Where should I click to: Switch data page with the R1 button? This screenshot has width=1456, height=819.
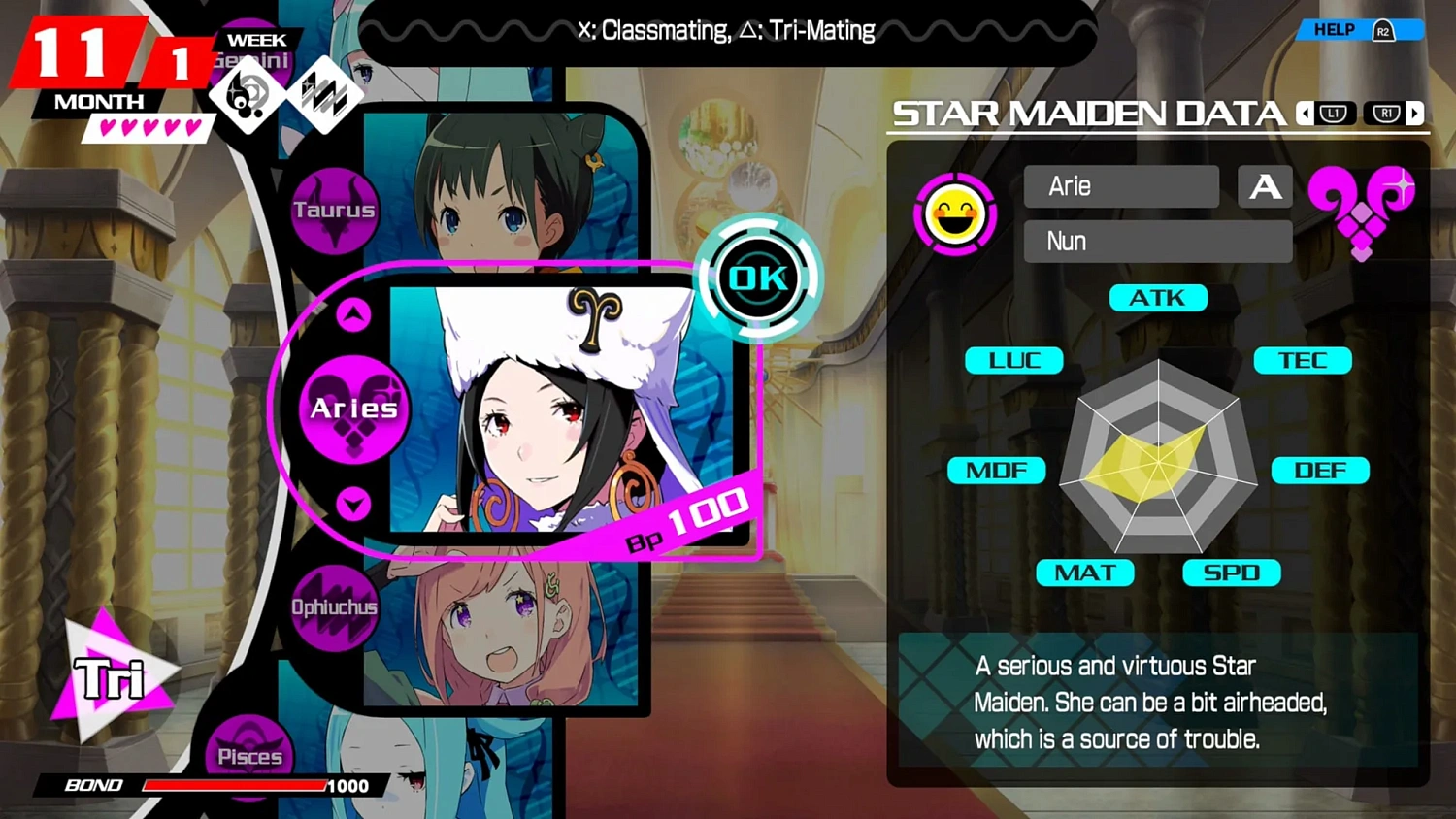tap(1388, 114)
